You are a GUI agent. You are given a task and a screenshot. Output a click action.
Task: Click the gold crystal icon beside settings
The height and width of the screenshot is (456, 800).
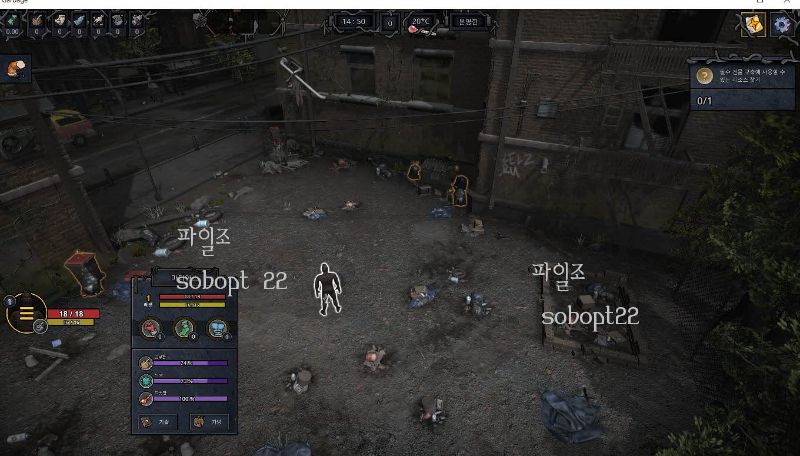pyautogui.click(x=753, y=25)
